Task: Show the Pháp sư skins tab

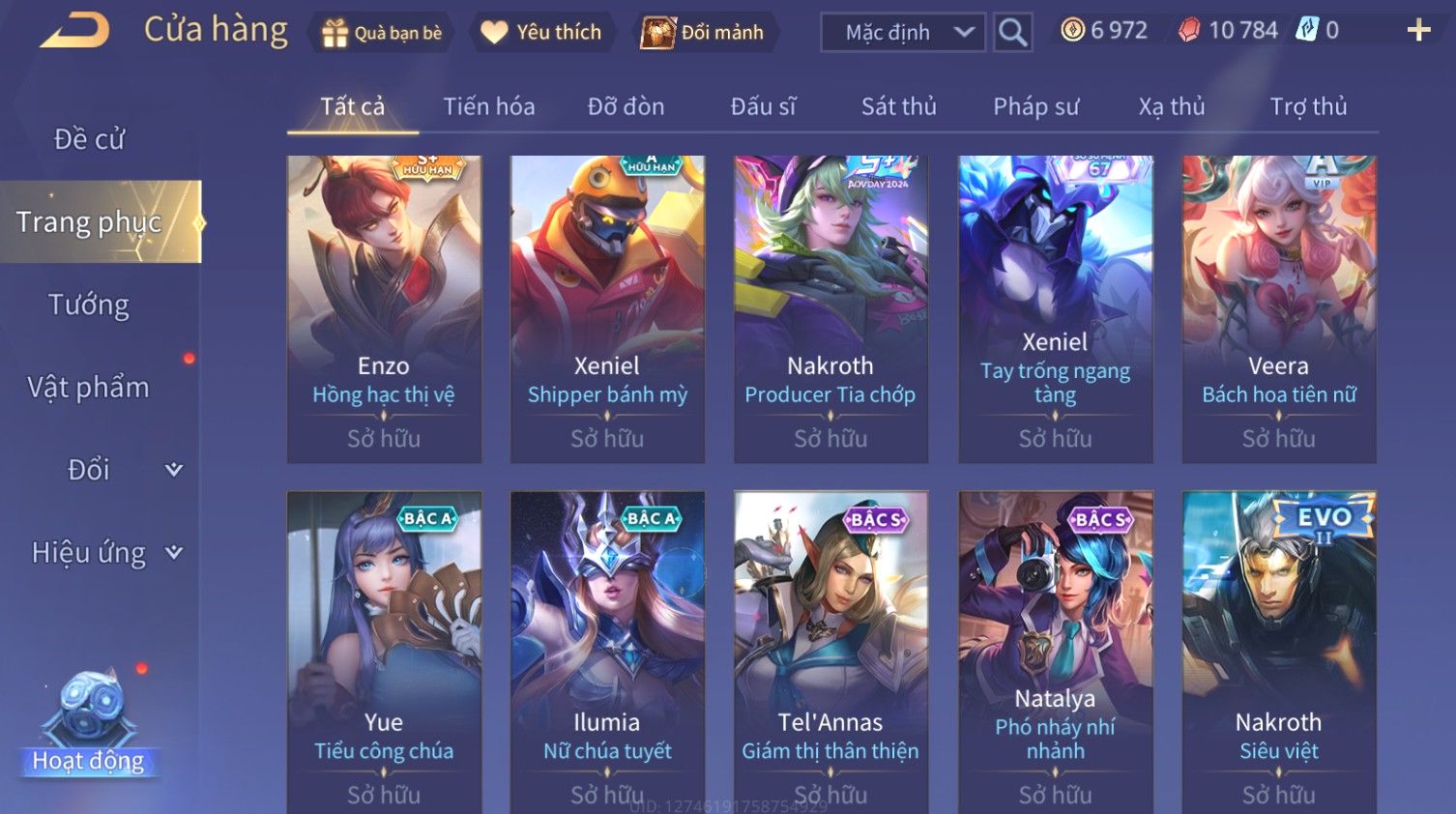Action: click(1035, 106)
